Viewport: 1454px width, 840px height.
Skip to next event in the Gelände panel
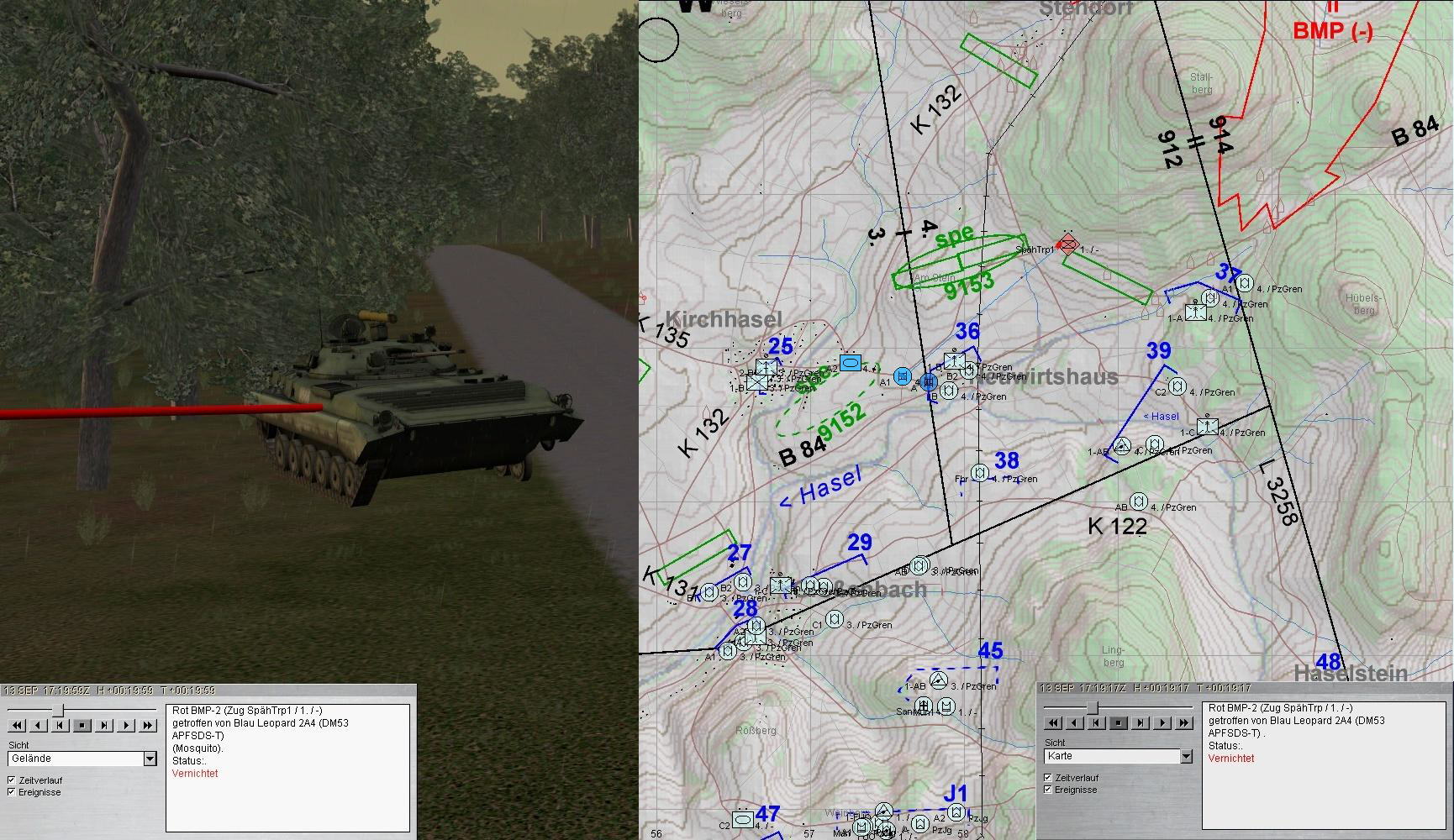tap(104, 725)
